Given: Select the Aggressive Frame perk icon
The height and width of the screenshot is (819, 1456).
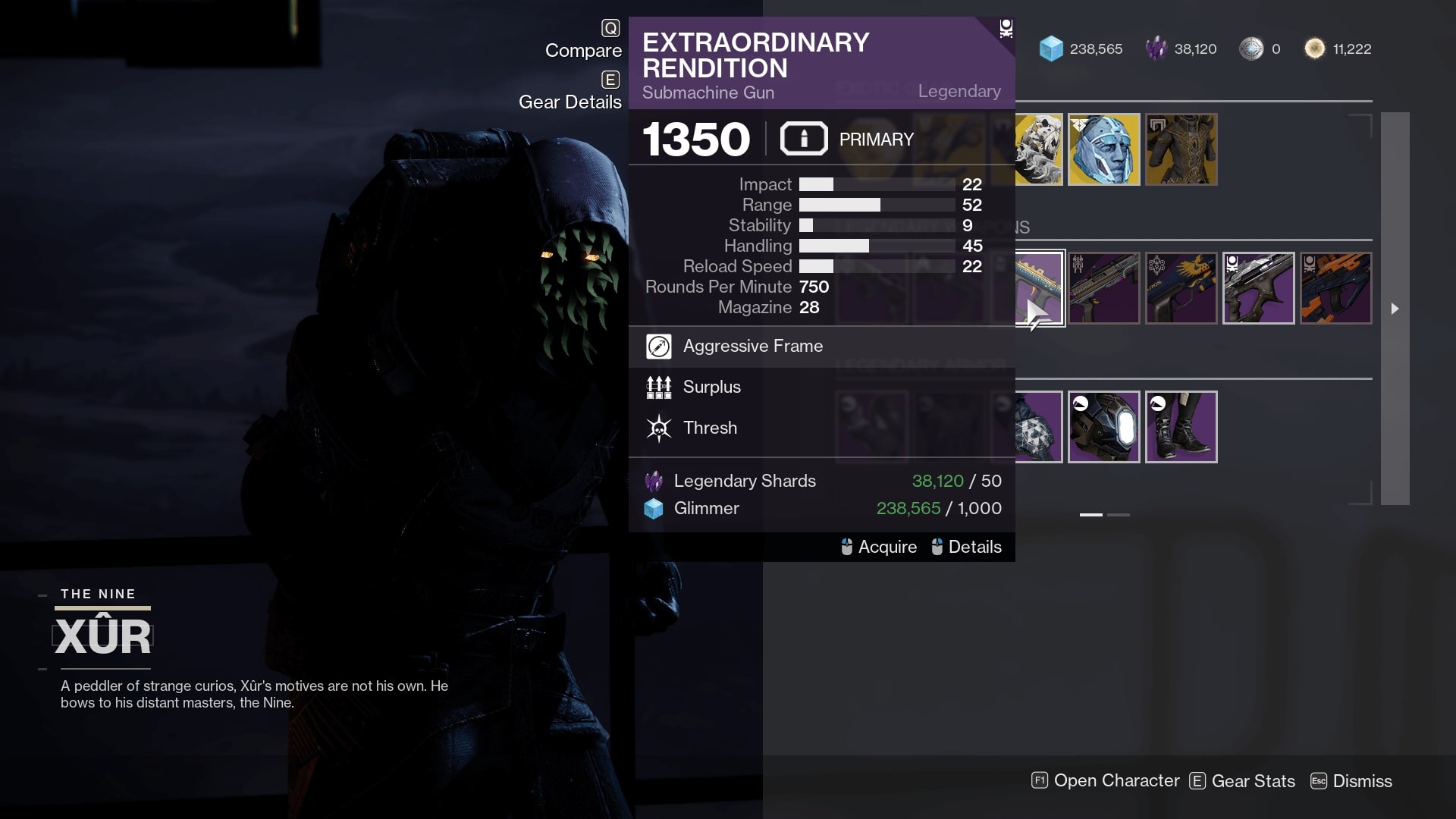Looking at the screenshot, I should point(659,346).
